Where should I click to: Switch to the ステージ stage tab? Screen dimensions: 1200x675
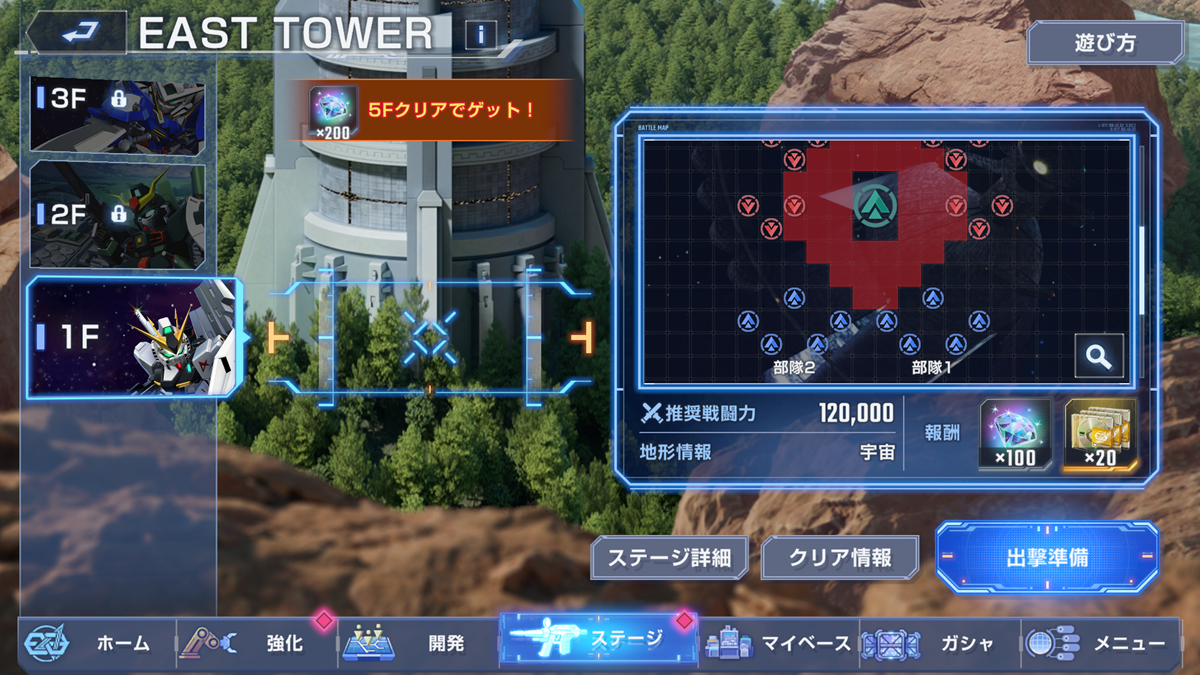(597, 640)
